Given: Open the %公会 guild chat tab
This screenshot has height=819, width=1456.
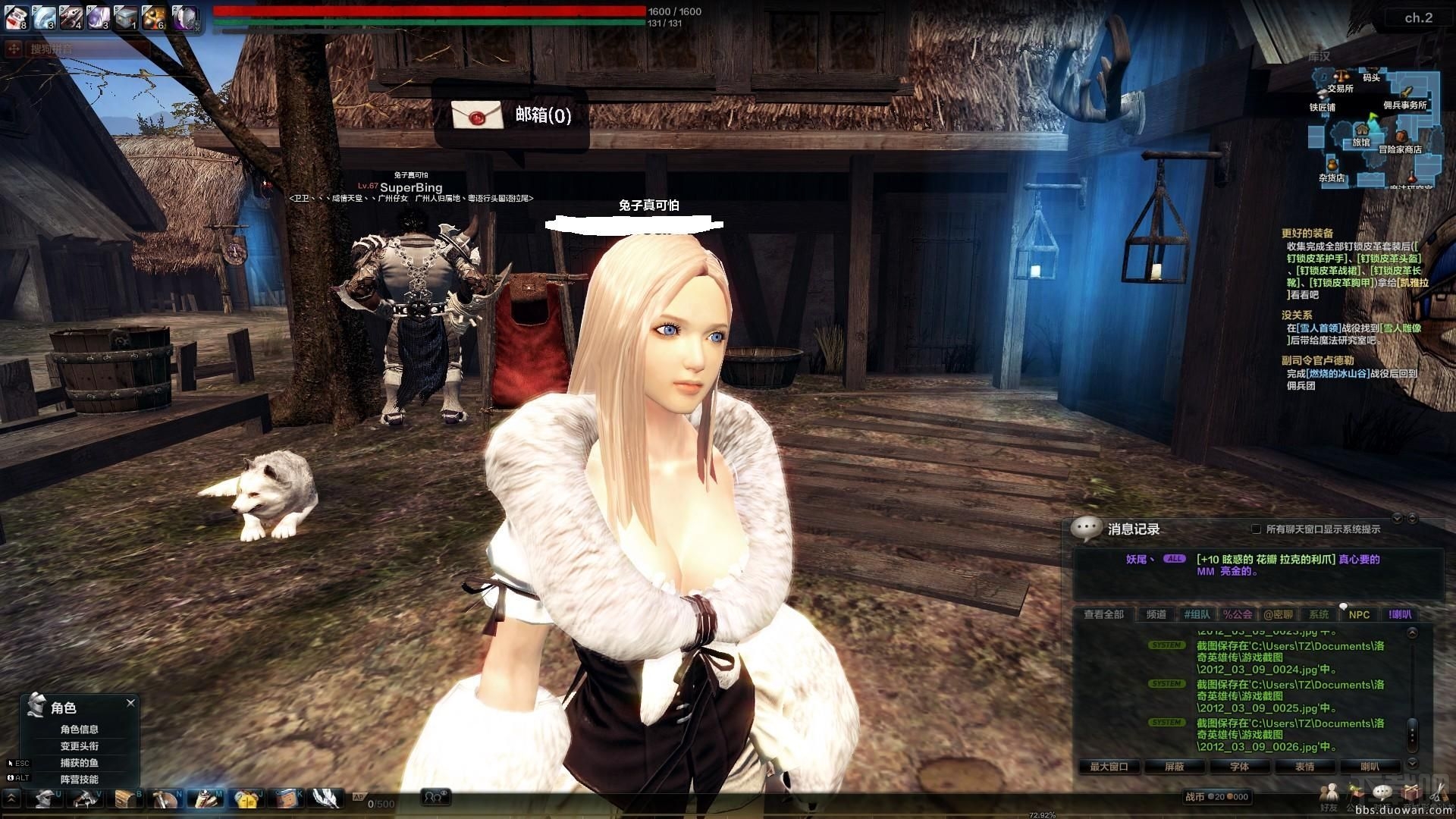Looking at the screenshot, I should (1238, 614).
